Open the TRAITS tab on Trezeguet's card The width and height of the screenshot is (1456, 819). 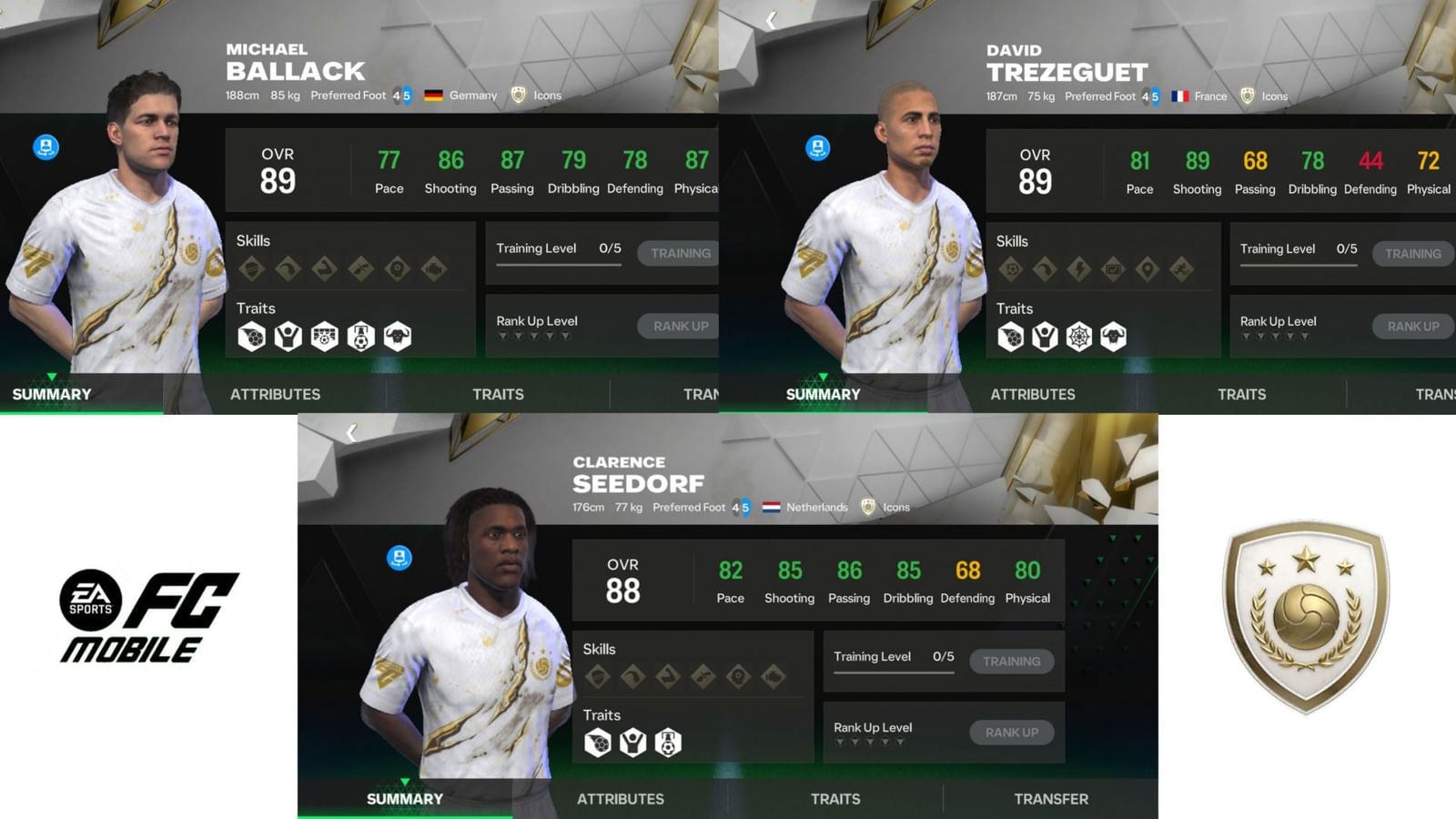click(1240, 394)
